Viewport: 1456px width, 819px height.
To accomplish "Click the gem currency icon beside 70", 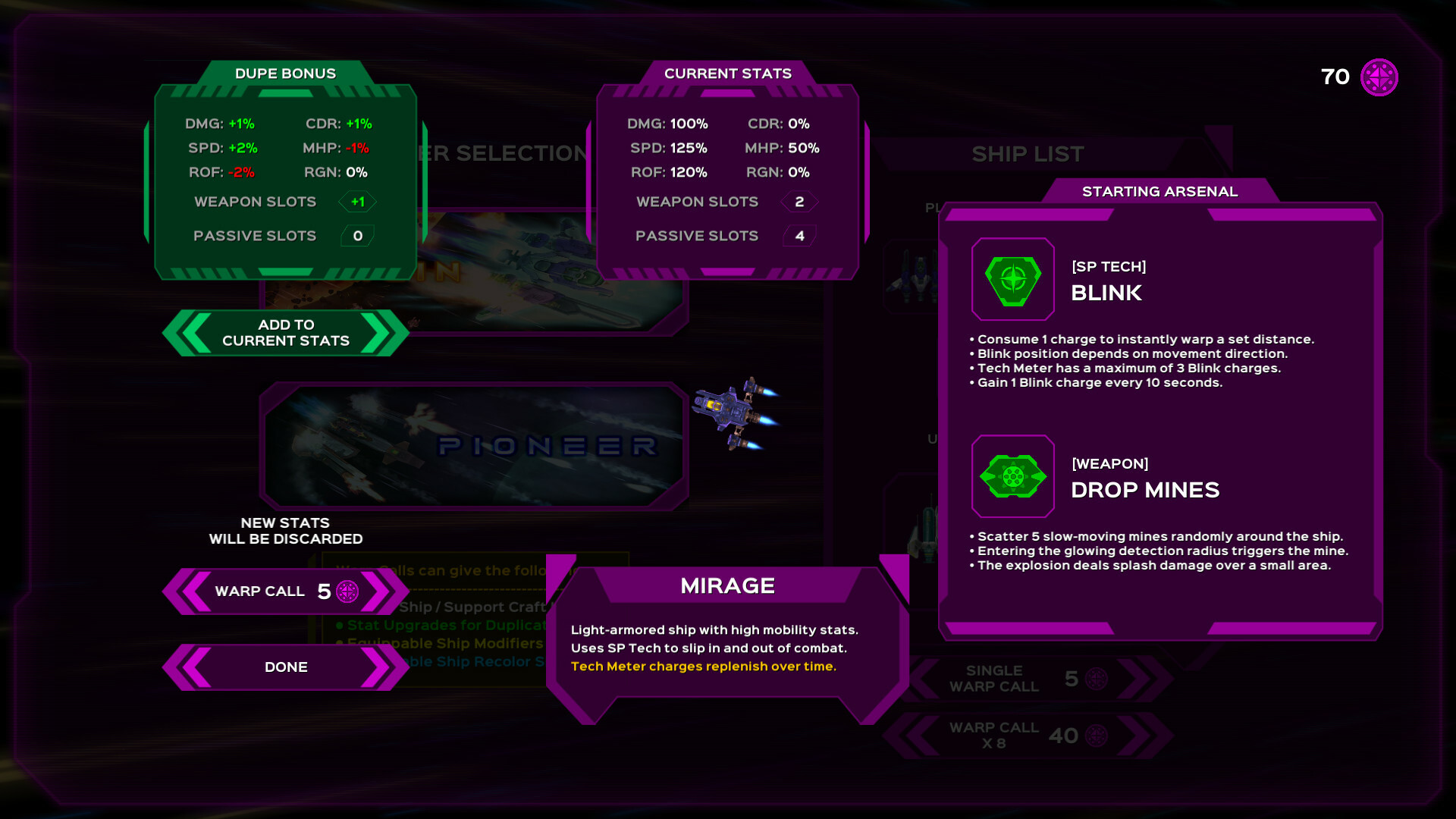I will [x=1379, y=77].
